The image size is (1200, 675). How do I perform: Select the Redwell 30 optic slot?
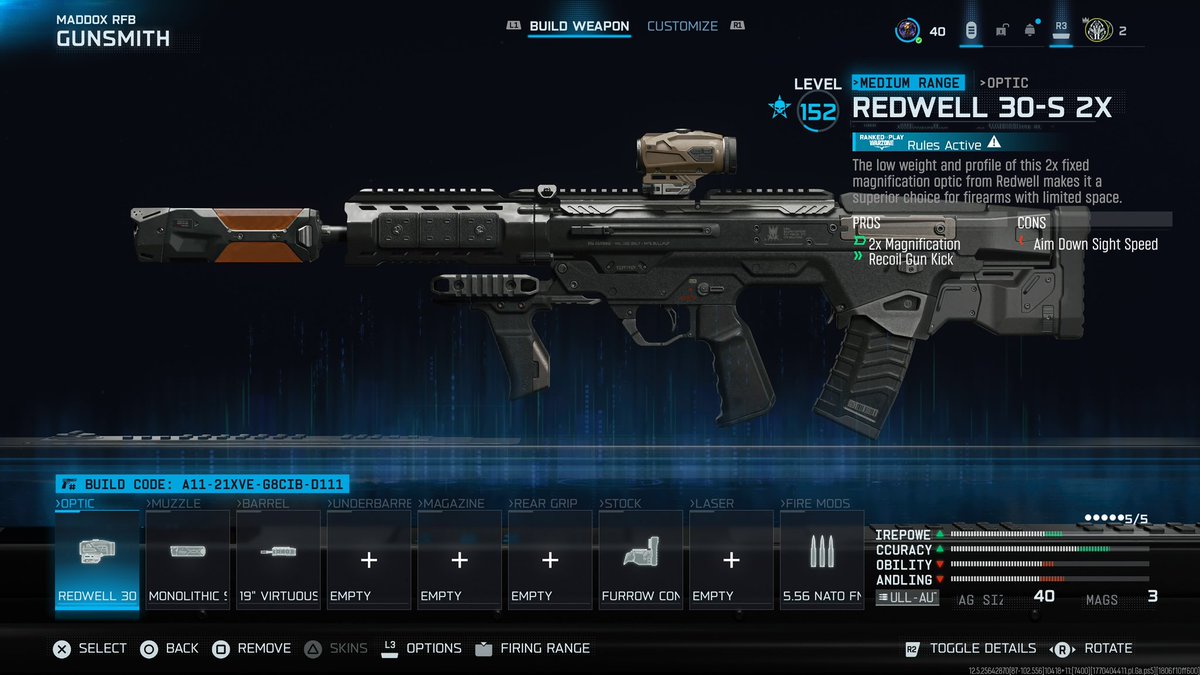pos(97,559)
